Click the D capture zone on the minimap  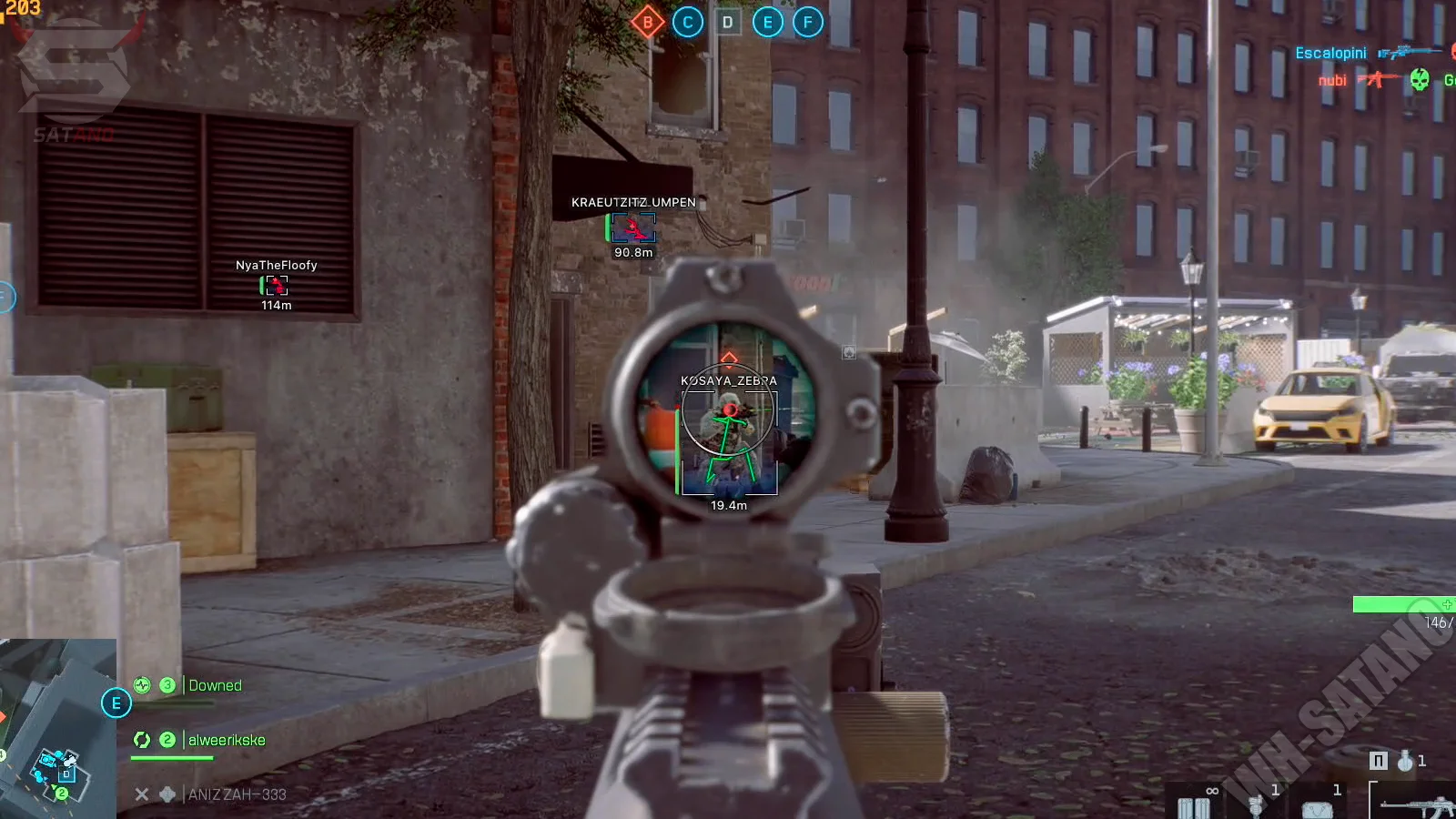[66, 773]
